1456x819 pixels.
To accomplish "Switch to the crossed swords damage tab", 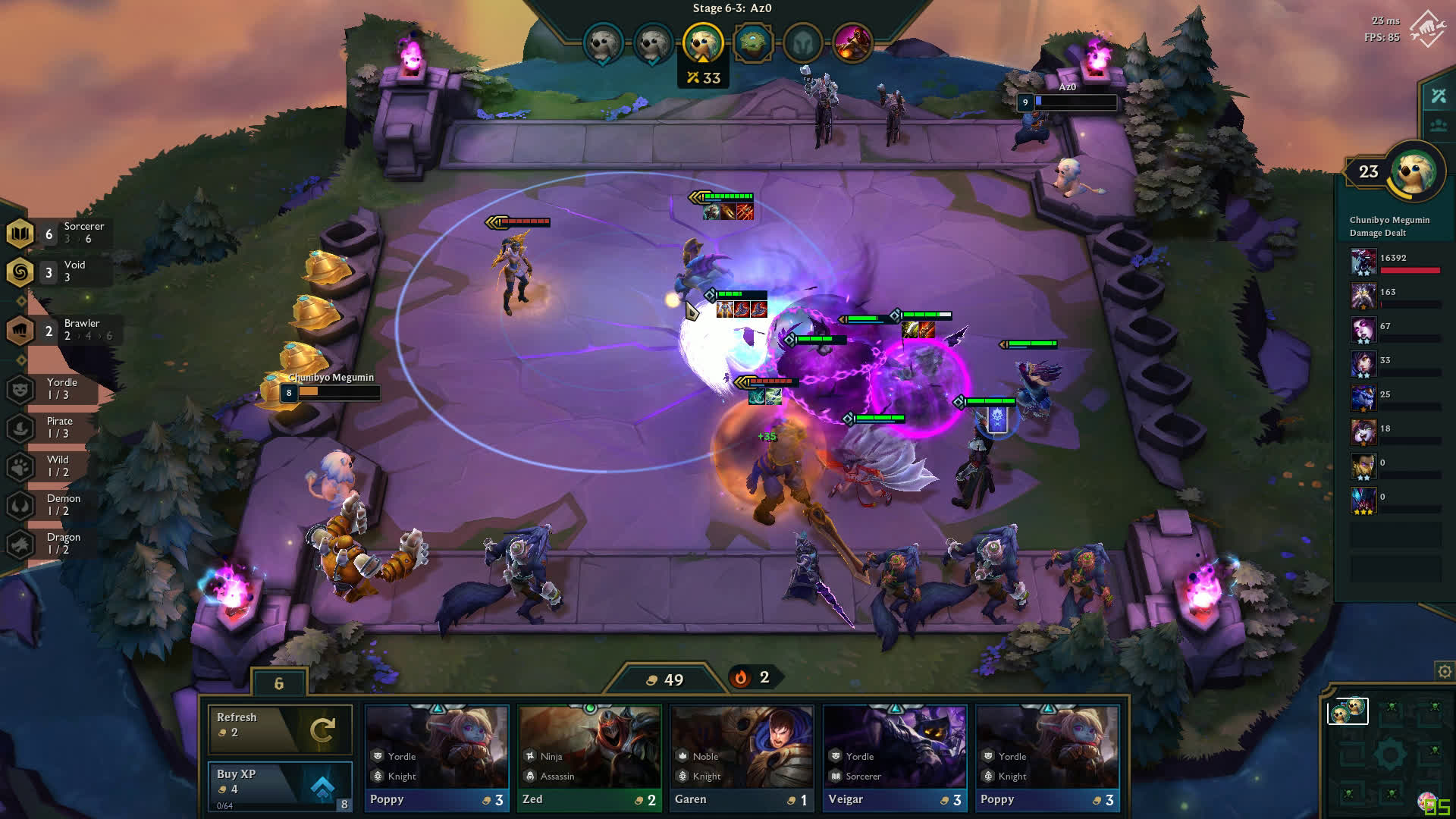I will tap(1439, 96).
